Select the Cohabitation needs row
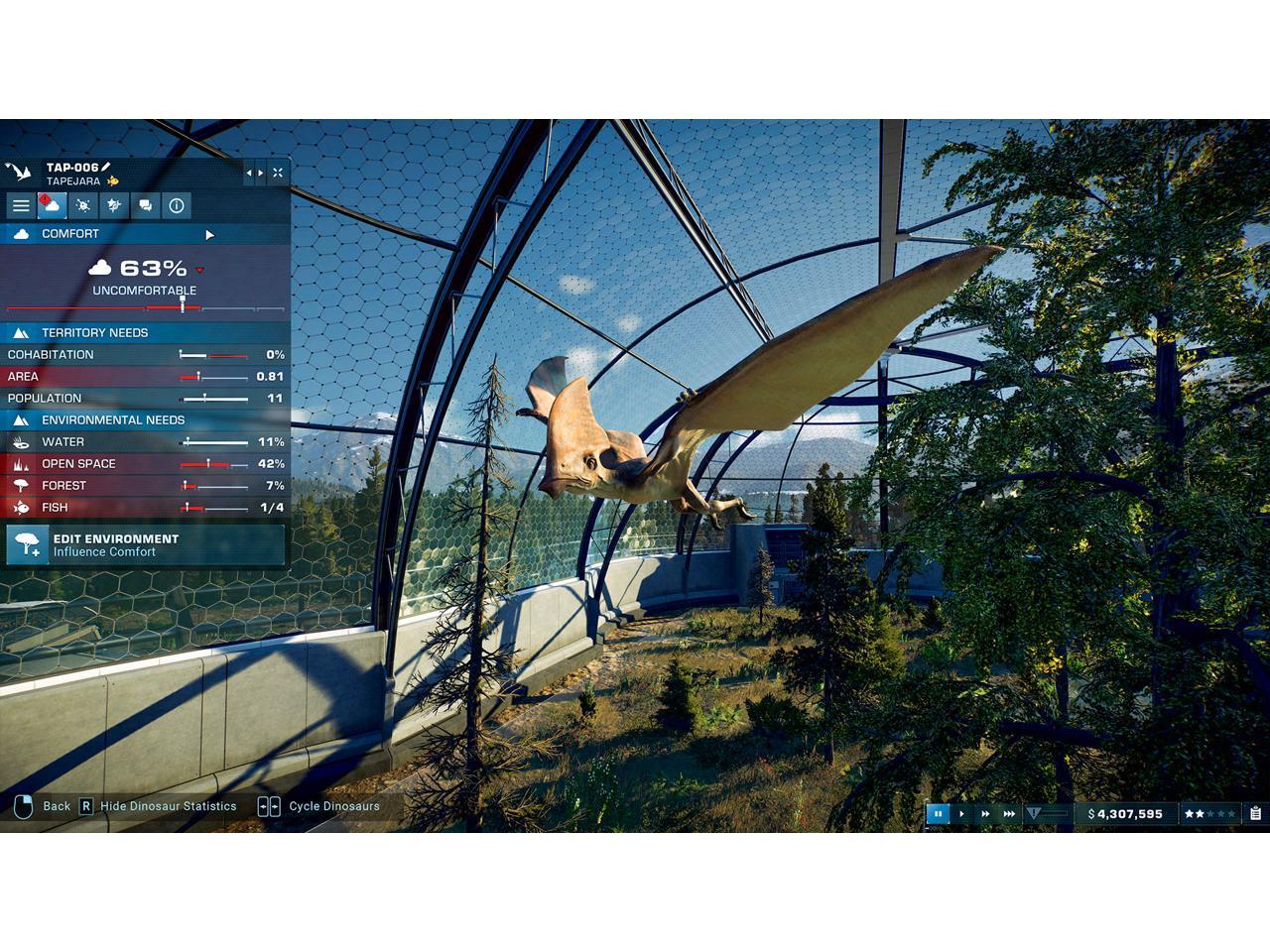 click(x=145, y=355)
